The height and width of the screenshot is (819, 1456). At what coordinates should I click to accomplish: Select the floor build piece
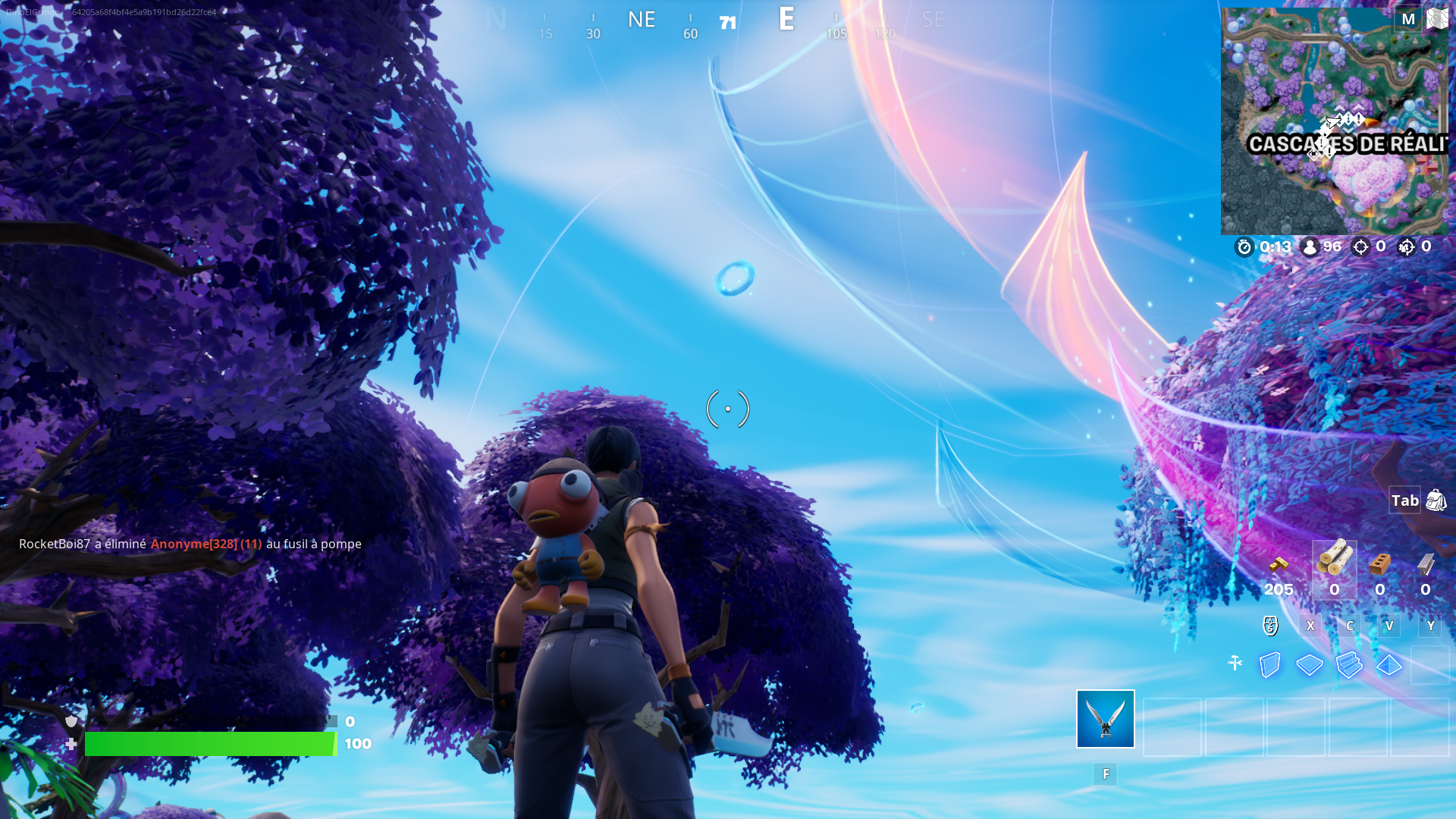1309,664
